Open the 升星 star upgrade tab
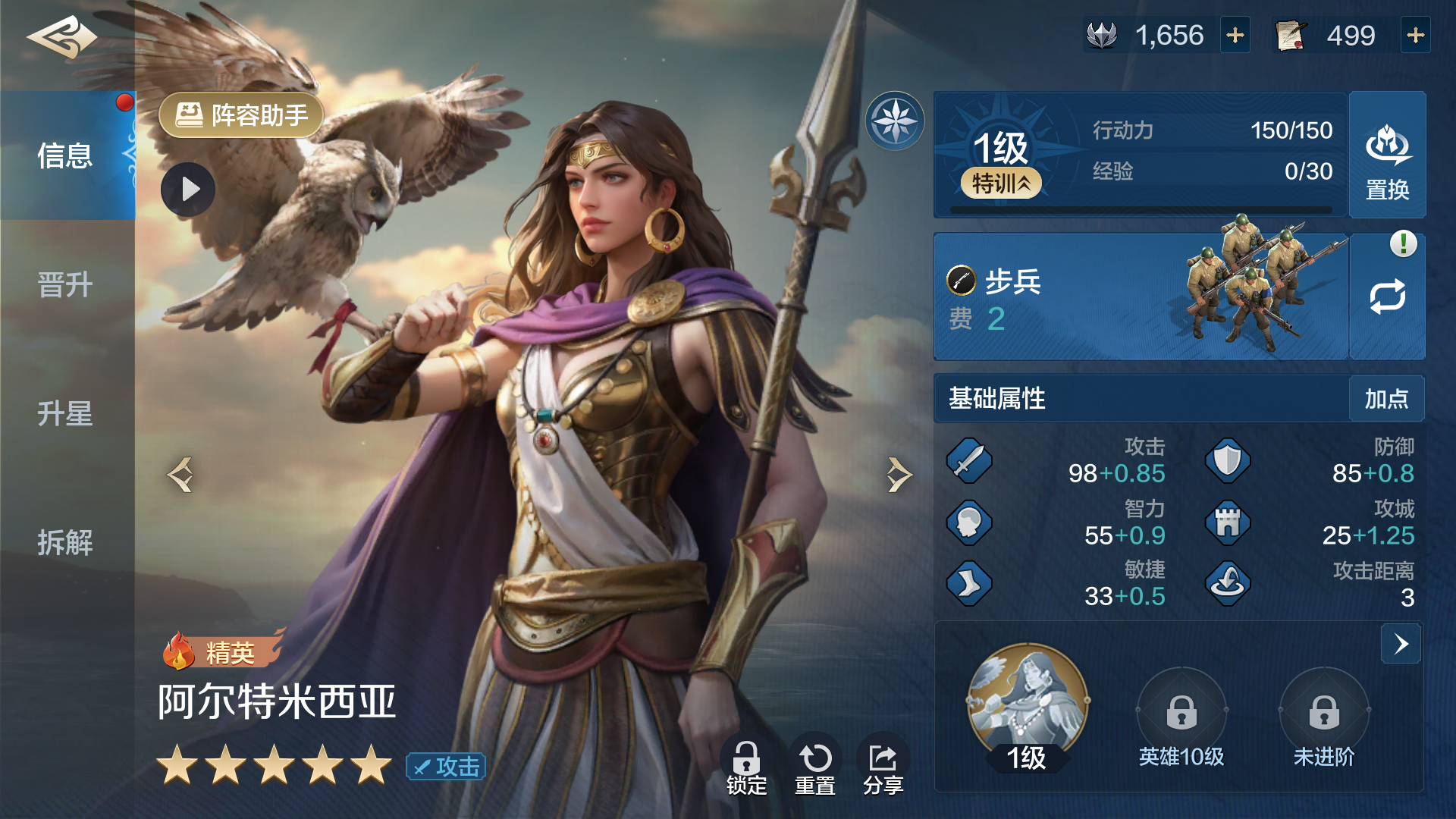 [x=66, y=414]
